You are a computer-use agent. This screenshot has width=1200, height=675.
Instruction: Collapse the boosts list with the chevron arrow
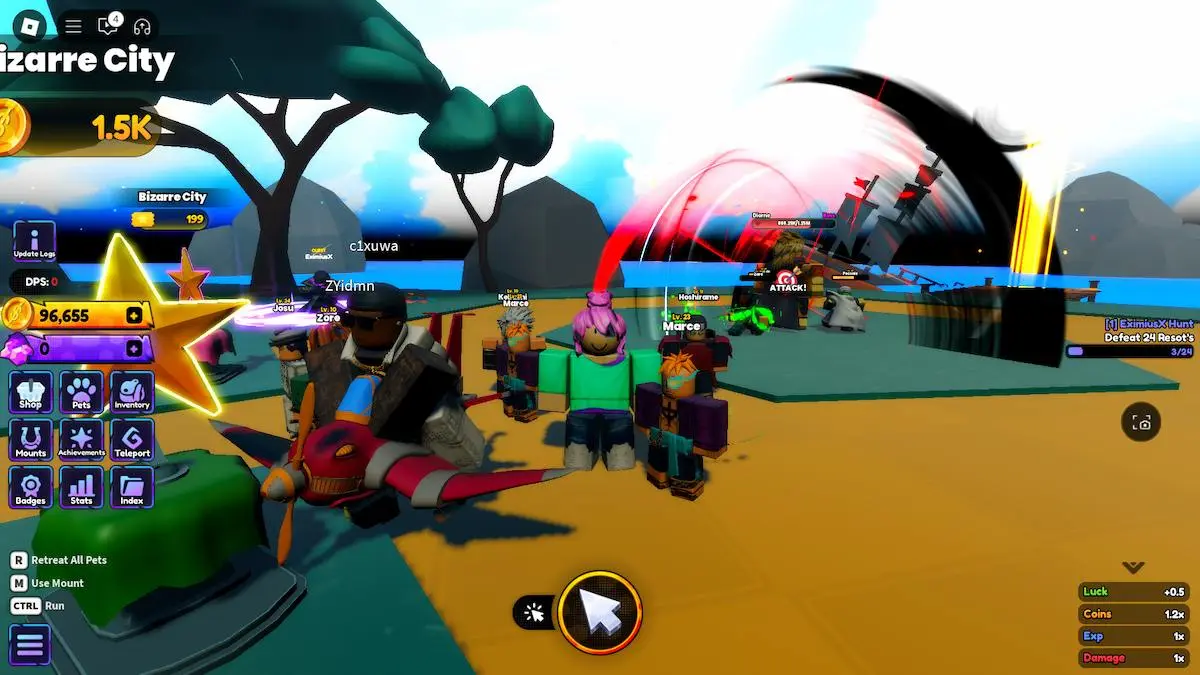click(x=1133, y=568)
